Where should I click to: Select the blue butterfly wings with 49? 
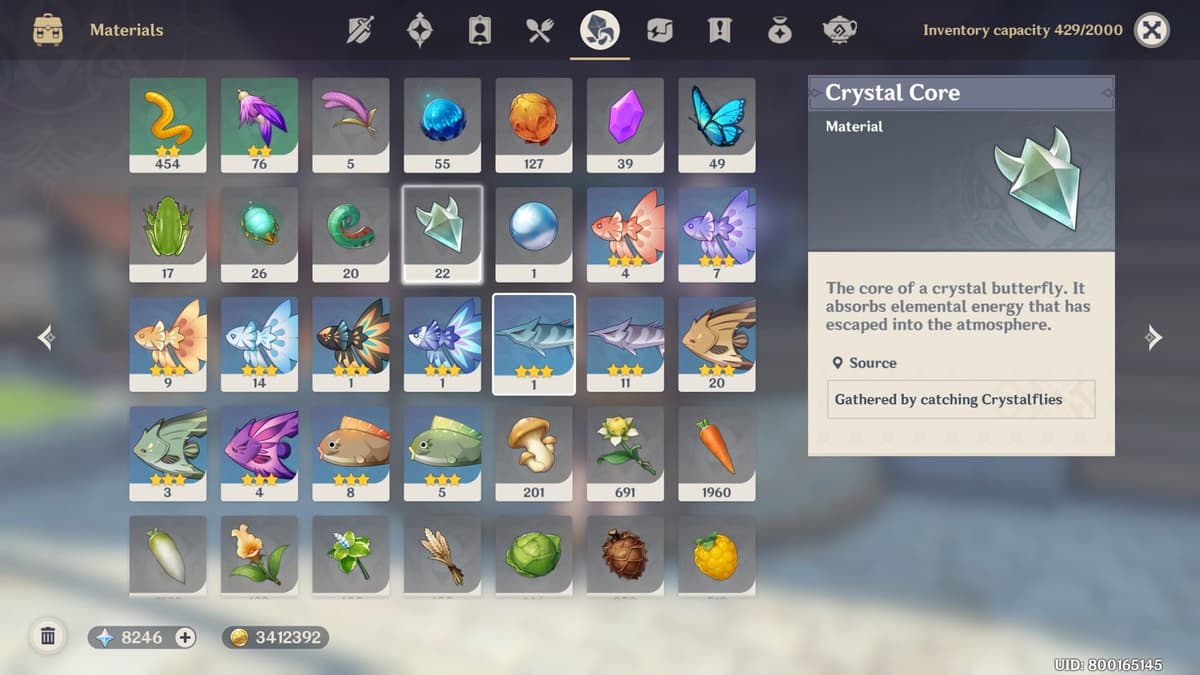717,125
